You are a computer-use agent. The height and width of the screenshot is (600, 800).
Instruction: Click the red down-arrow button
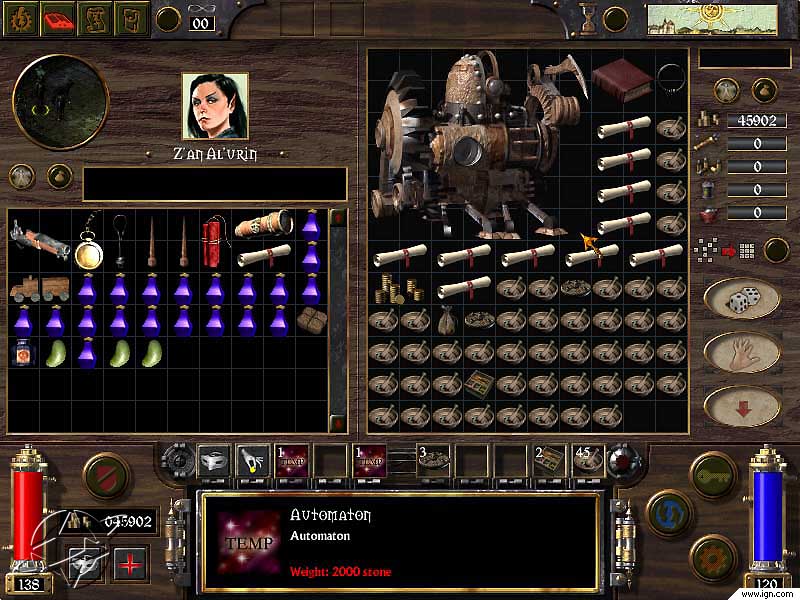coord(741,405)
